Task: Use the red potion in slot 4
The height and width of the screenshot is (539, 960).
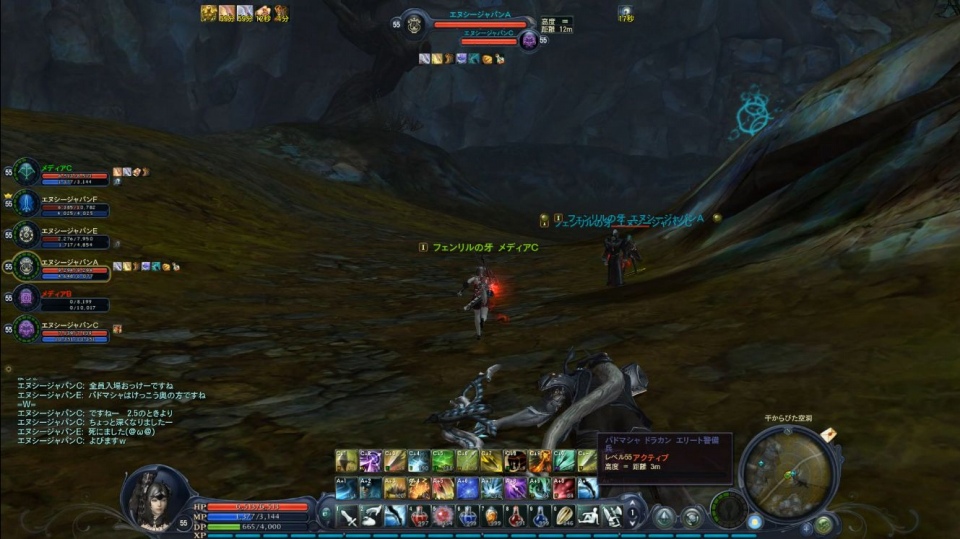Action: click(x=420, y=515)
